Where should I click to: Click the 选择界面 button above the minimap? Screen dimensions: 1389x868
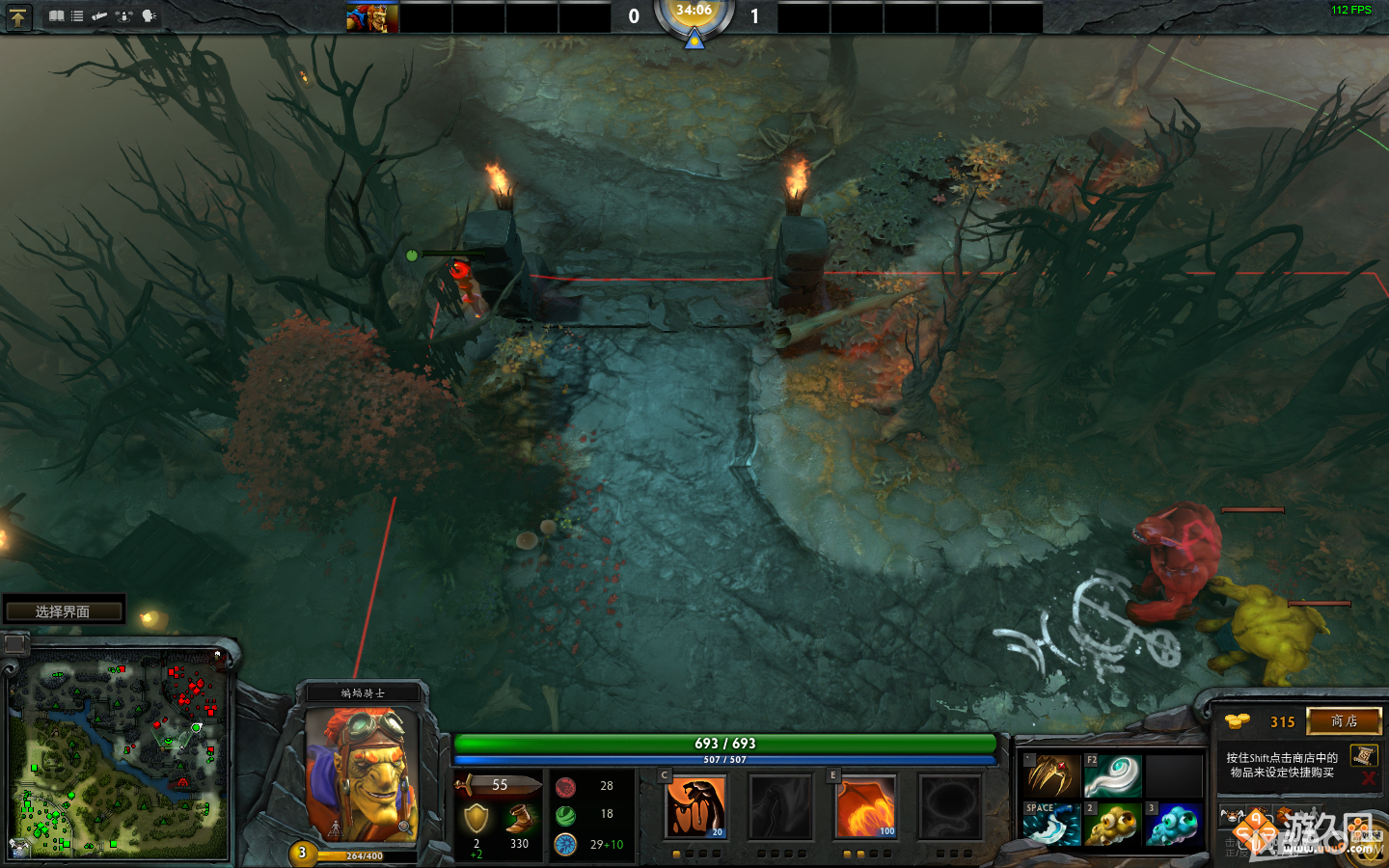[63, 610]
